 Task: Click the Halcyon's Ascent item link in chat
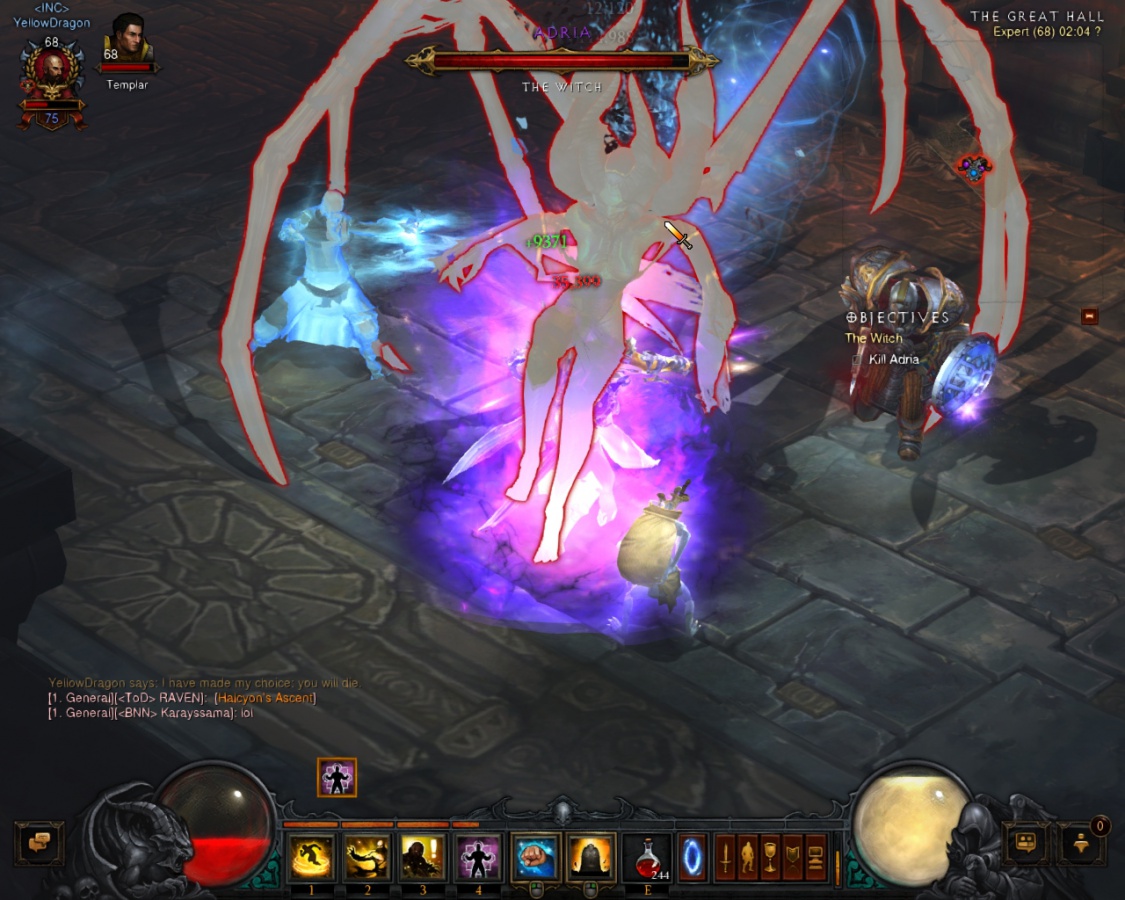(265, 698)
